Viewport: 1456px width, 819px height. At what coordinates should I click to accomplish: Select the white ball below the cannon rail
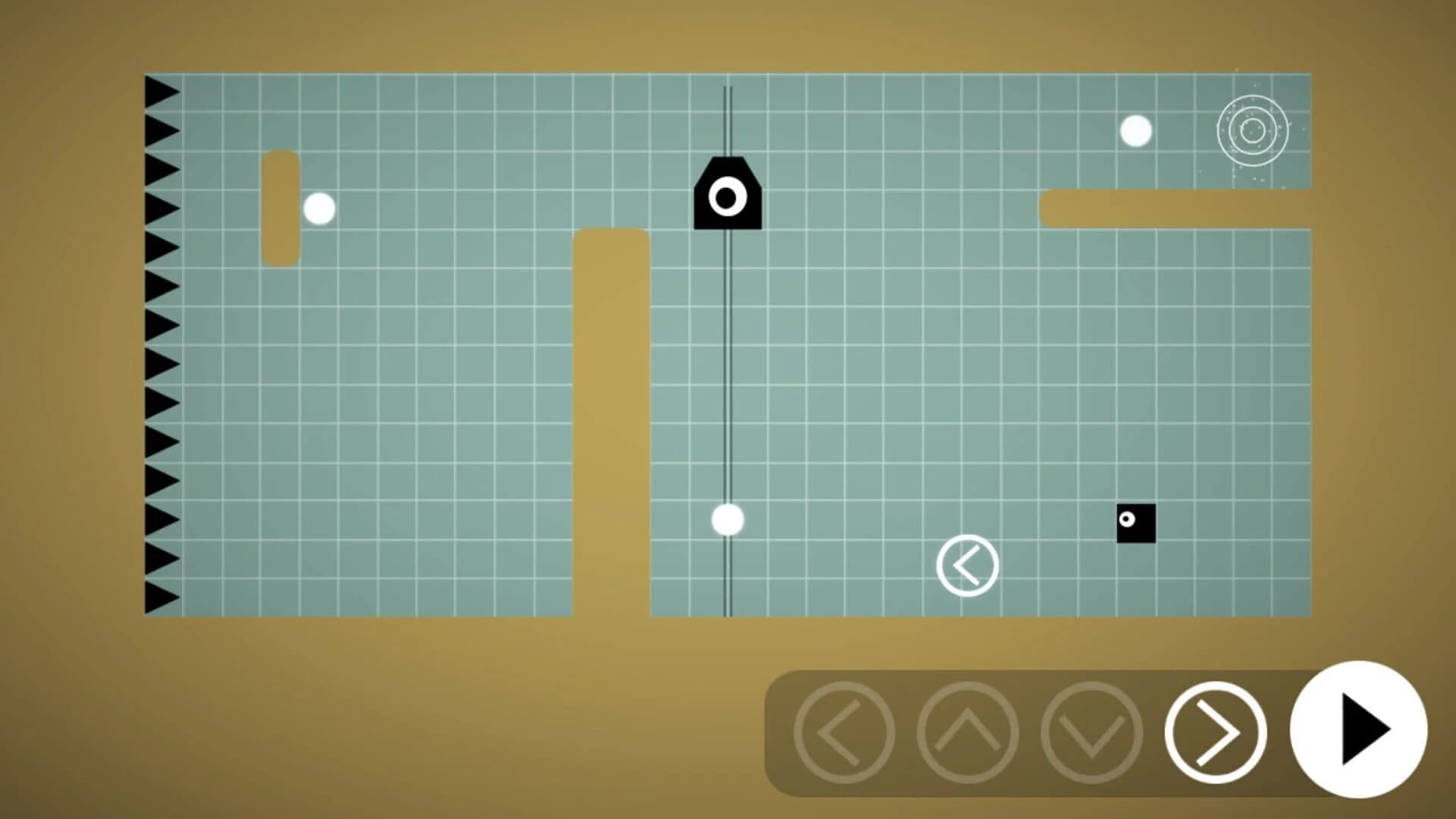coord(727,519)
